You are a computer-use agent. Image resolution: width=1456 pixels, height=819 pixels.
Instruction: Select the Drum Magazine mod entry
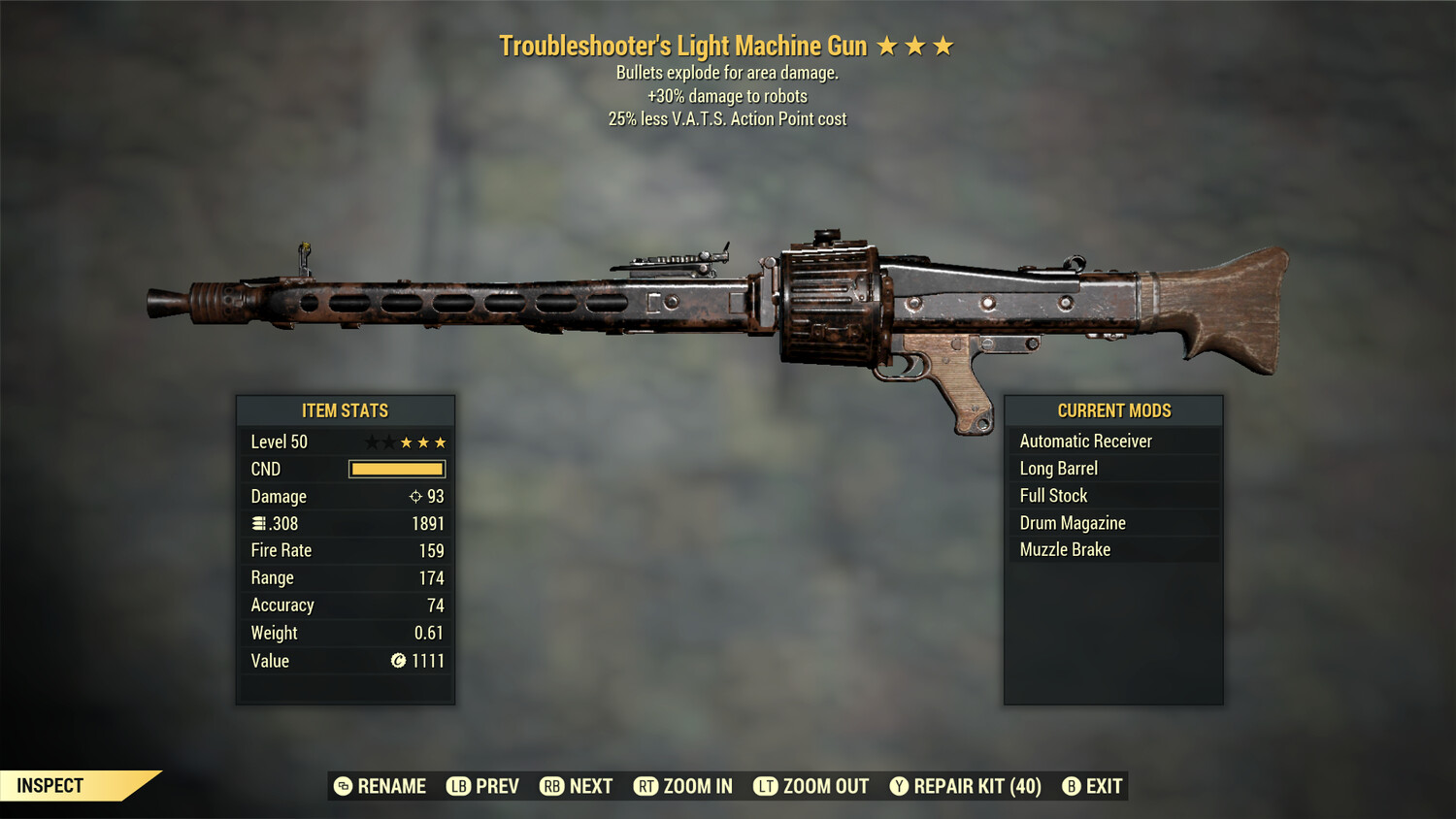[x=1073, y=522]
